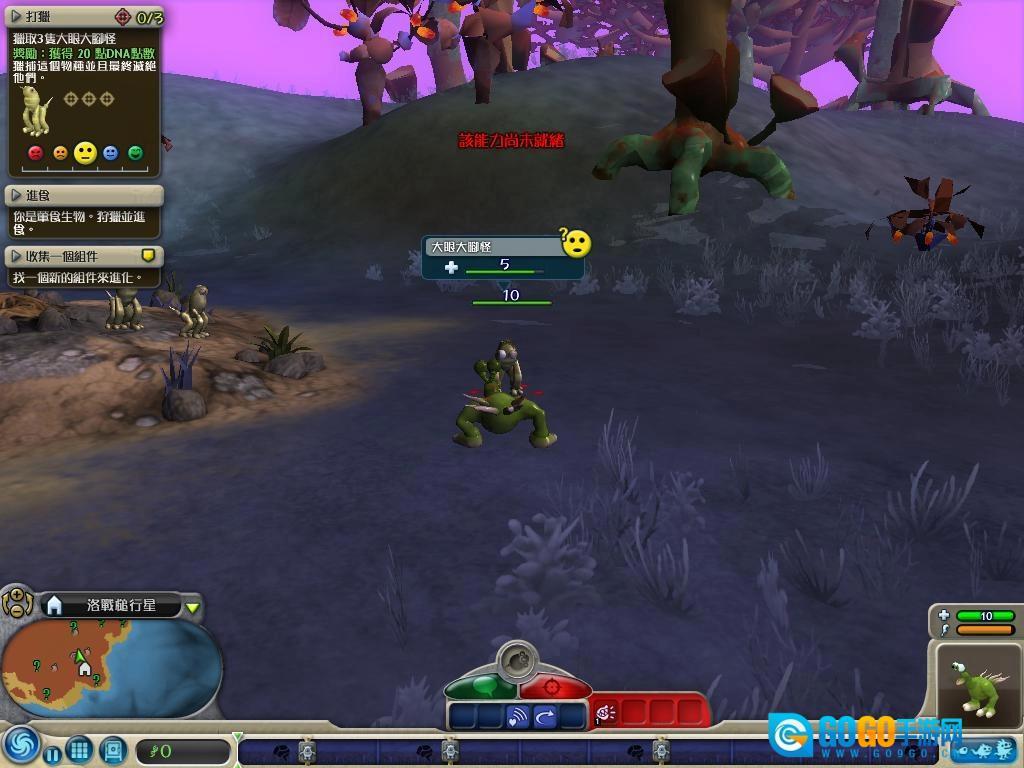Pause the game
Screen dimensions: 1024x768
pyautogui.click(x=52, y=751)
